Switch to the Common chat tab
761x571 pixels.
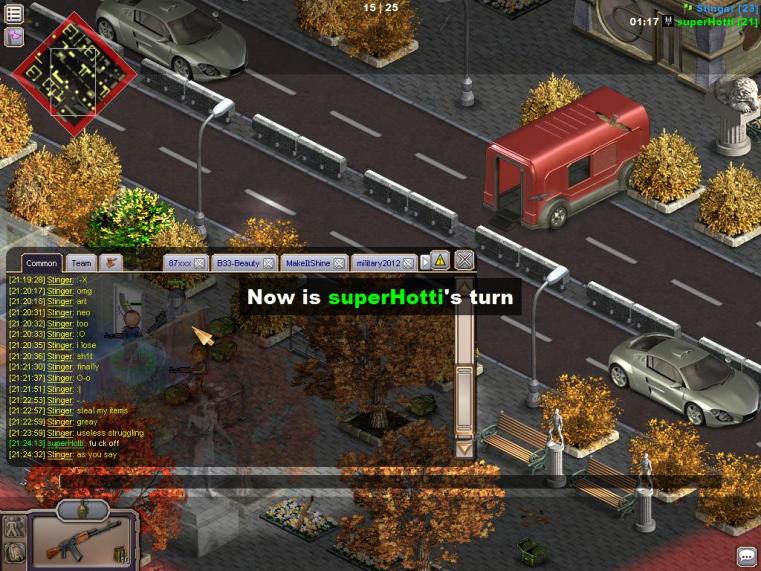tap(41, 263)
